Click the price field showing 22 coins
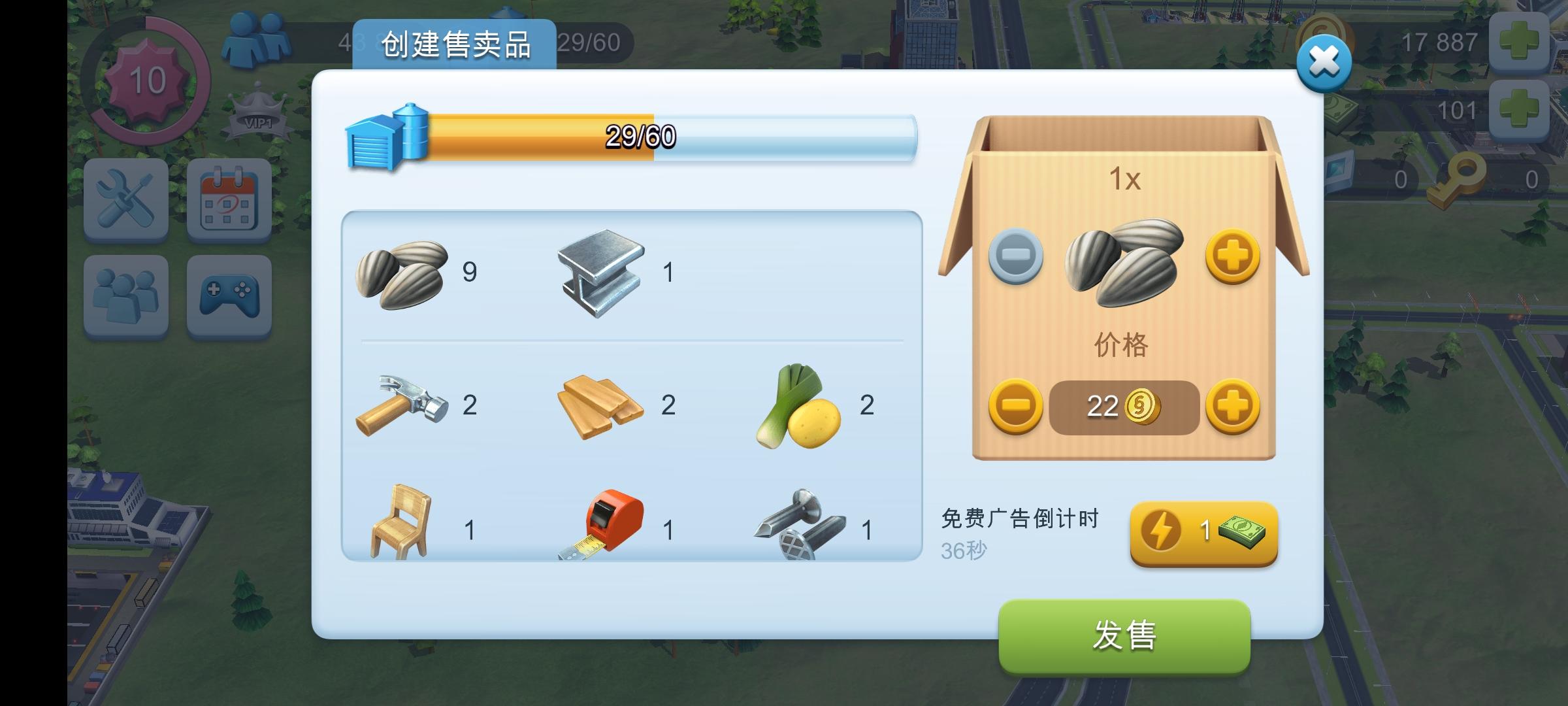Screen dimensions: 1568x706 tap(1122, 406)
